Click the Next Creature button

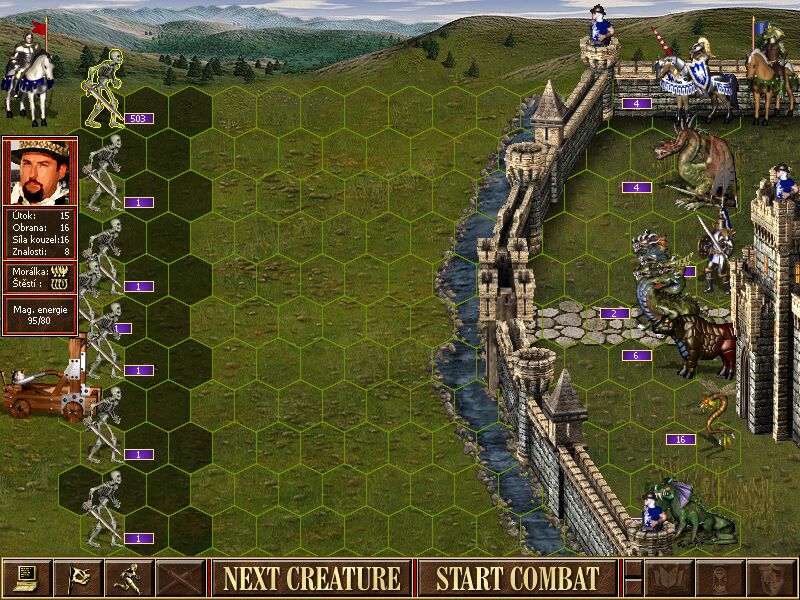point(311,578)
